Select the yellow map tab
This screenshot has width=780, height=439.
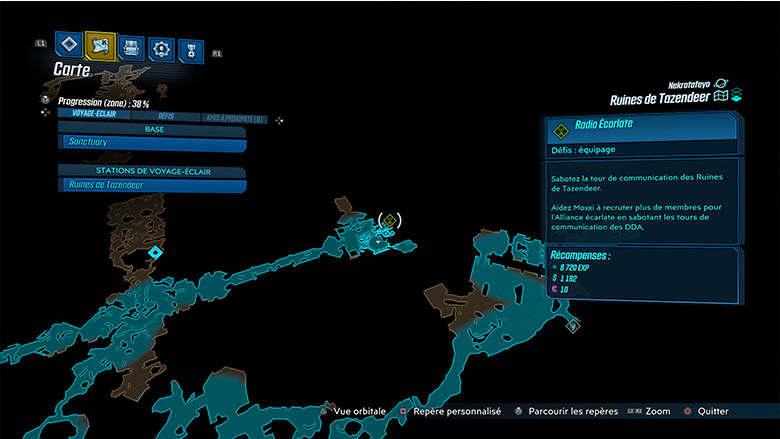pos(101,45)
